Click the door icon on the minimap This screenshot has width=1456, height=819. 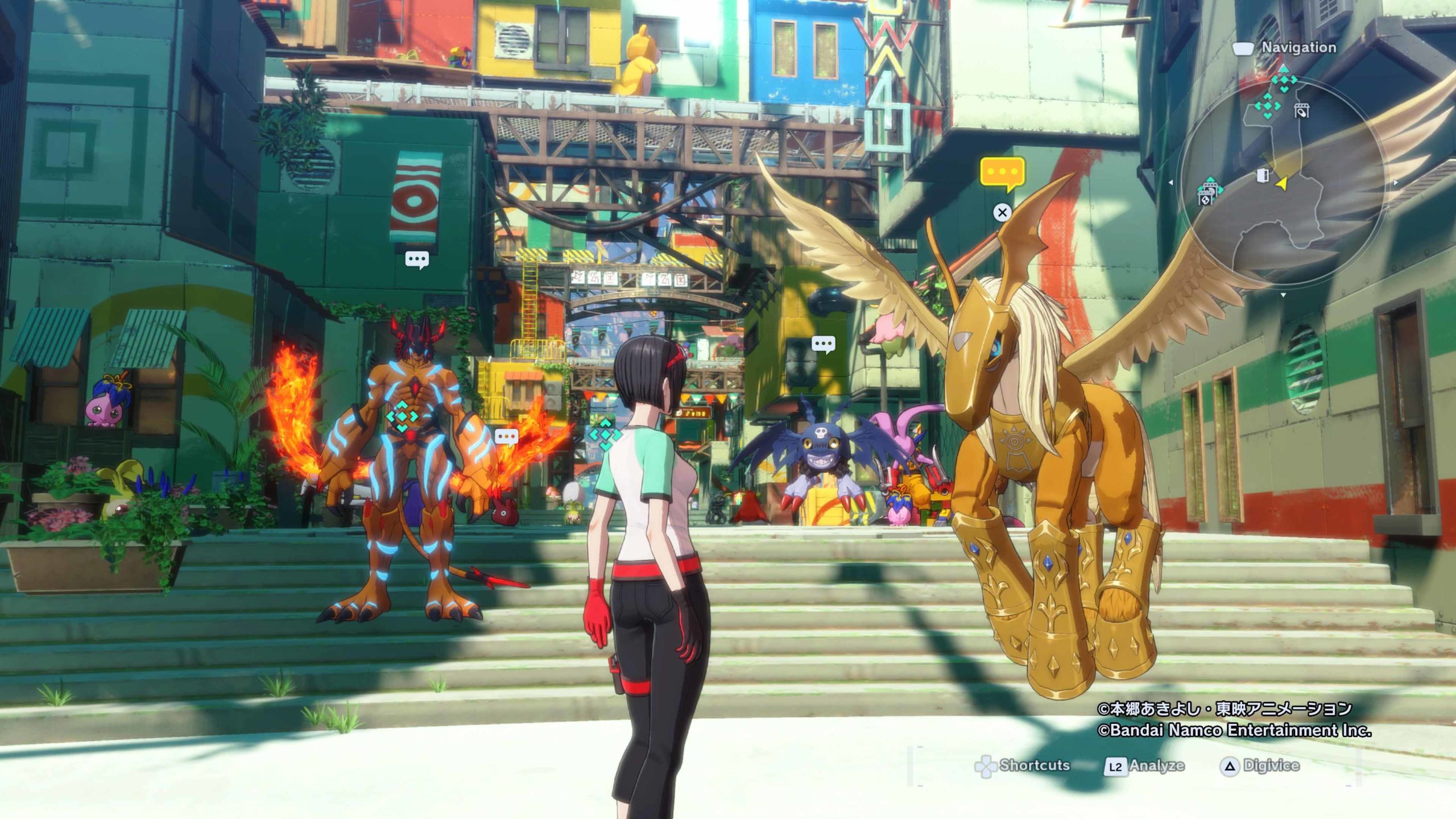pyautogui.click(x=1262, y=175)
